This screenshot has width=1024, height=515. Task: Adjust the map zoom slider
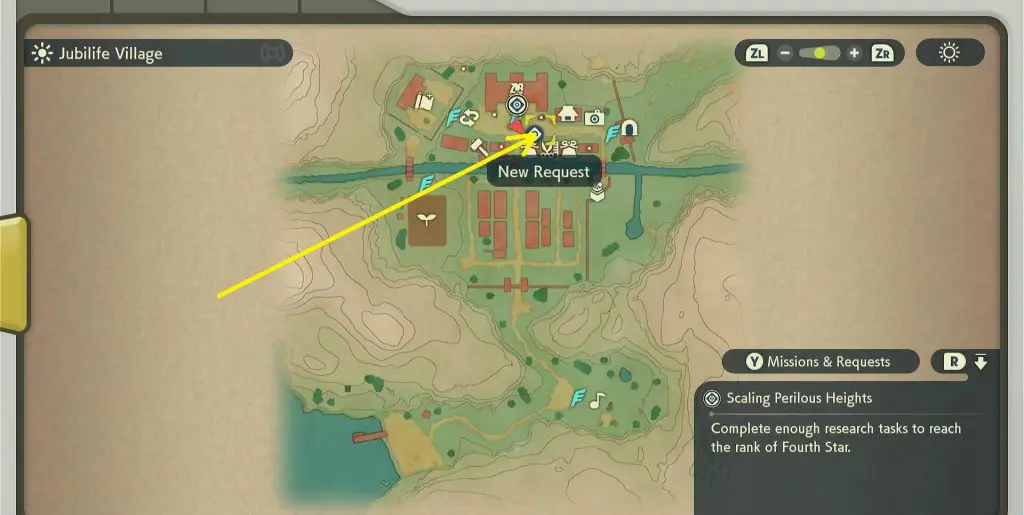[819, 53]
